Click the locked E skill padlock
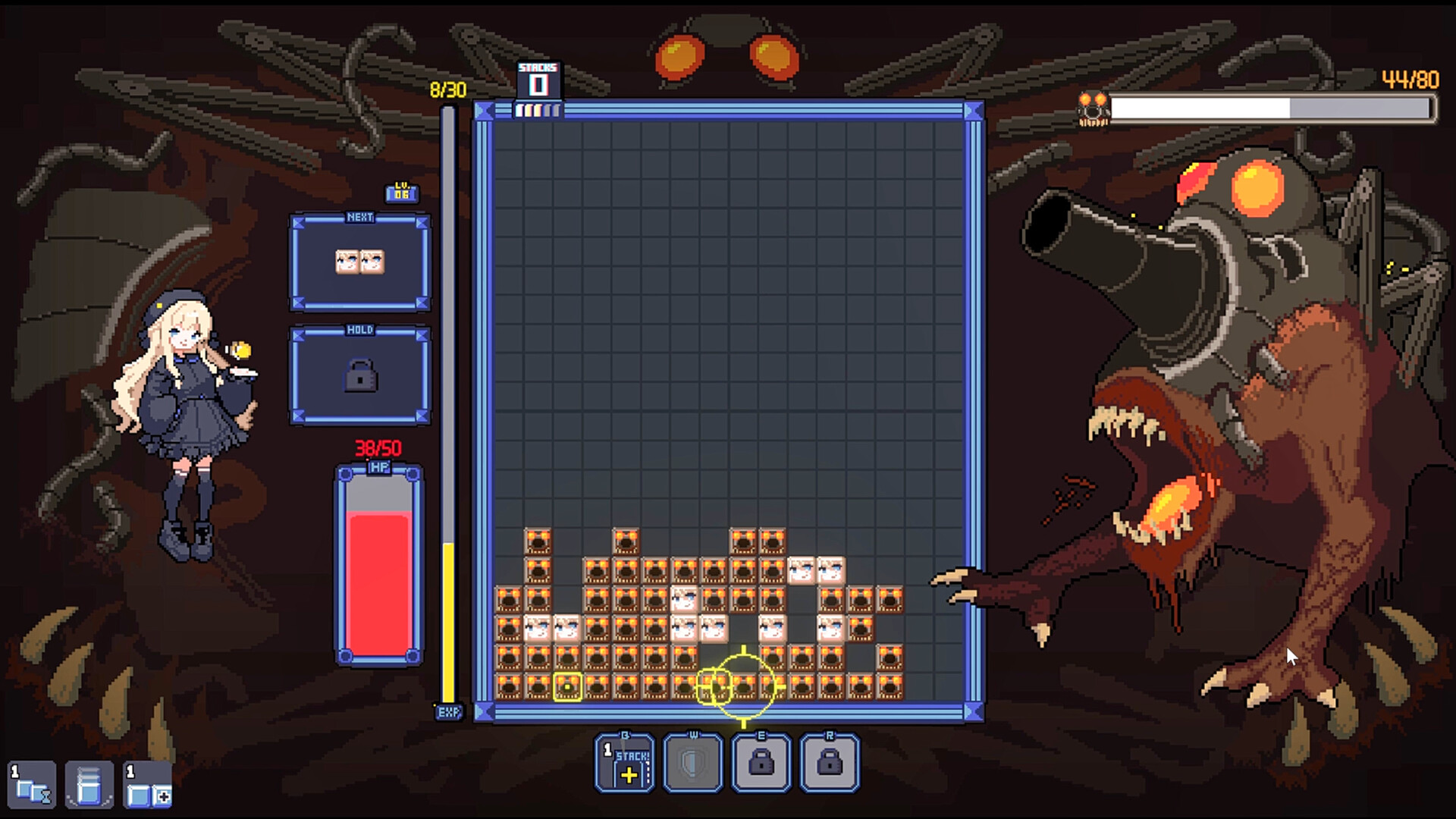The width and height of the screenshot is (1456, 819). 761,764
